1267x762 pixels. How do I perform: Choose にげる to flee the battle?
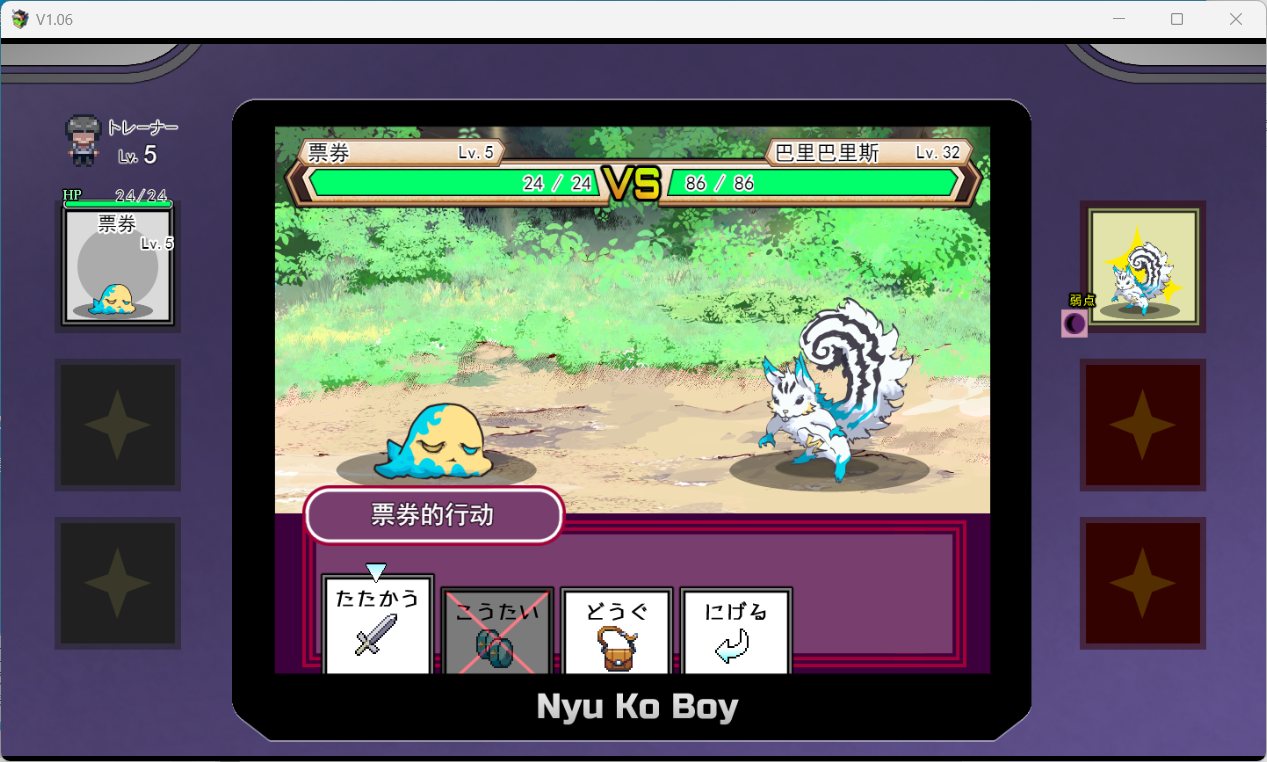click(x=736, y=630)
